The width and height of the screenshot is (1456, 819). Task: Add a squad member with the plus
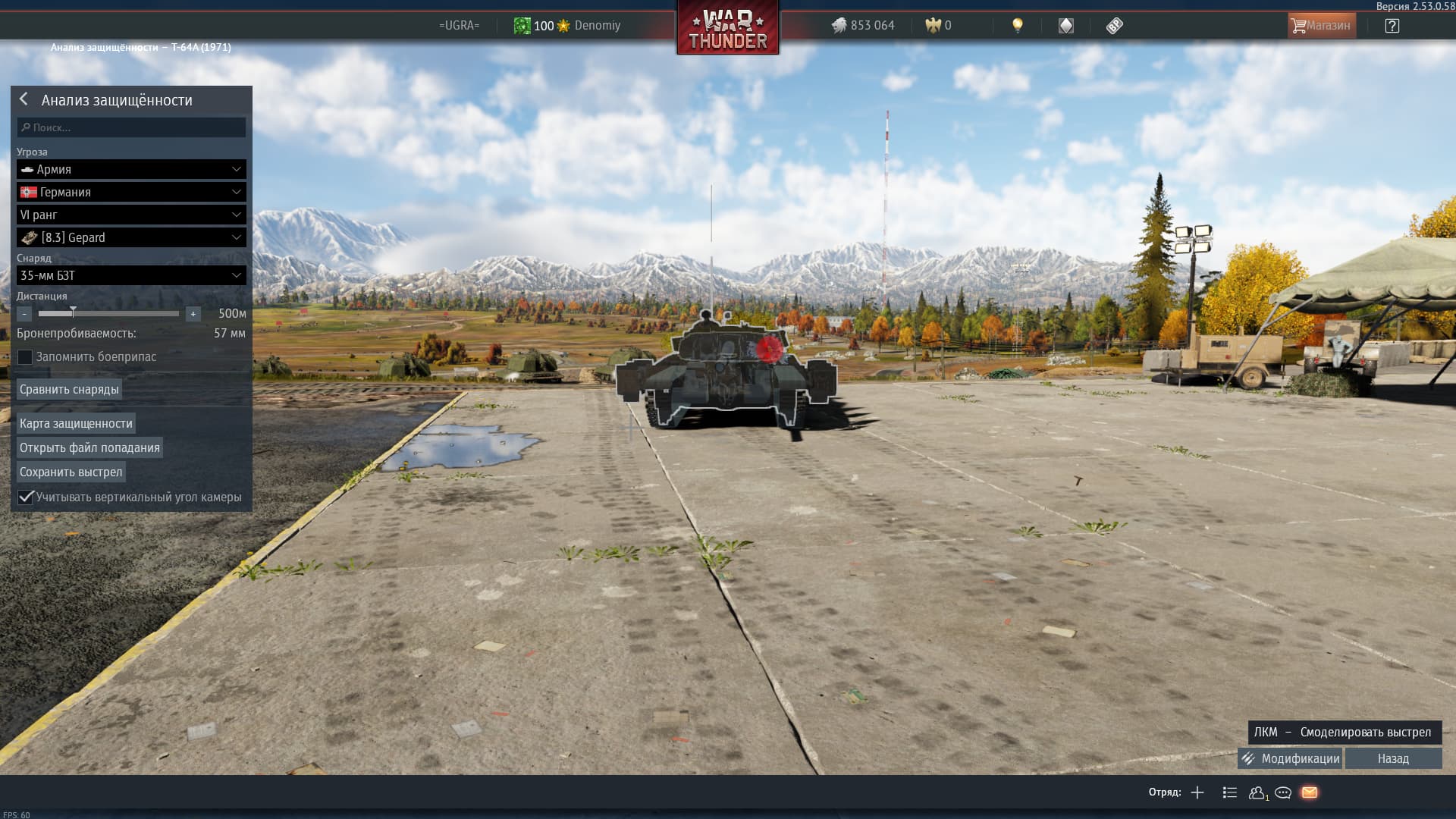[x=1197, y=792]
